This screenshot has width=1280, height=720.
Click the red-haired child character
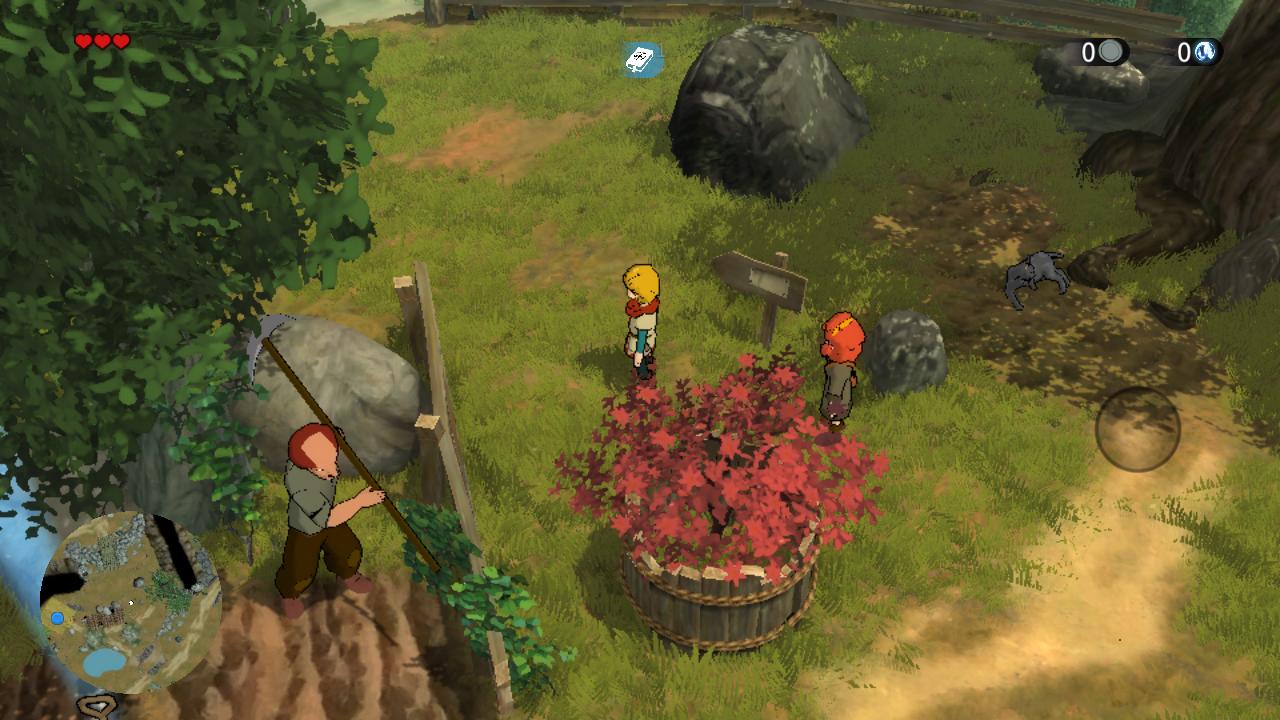point(840,360)
